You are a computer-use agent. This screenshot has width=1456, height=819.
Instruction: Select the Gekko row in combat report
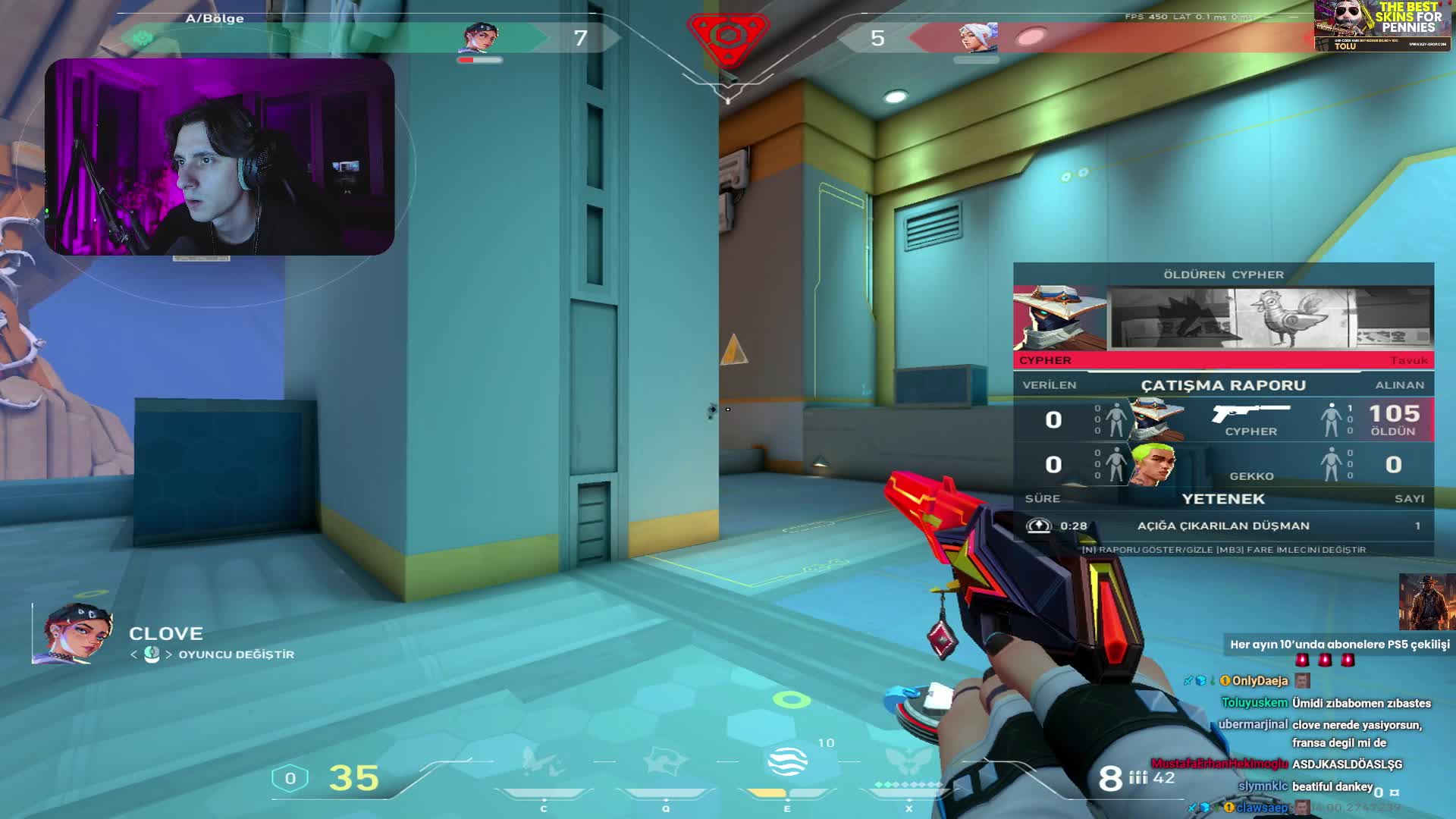pos(1222,464)
